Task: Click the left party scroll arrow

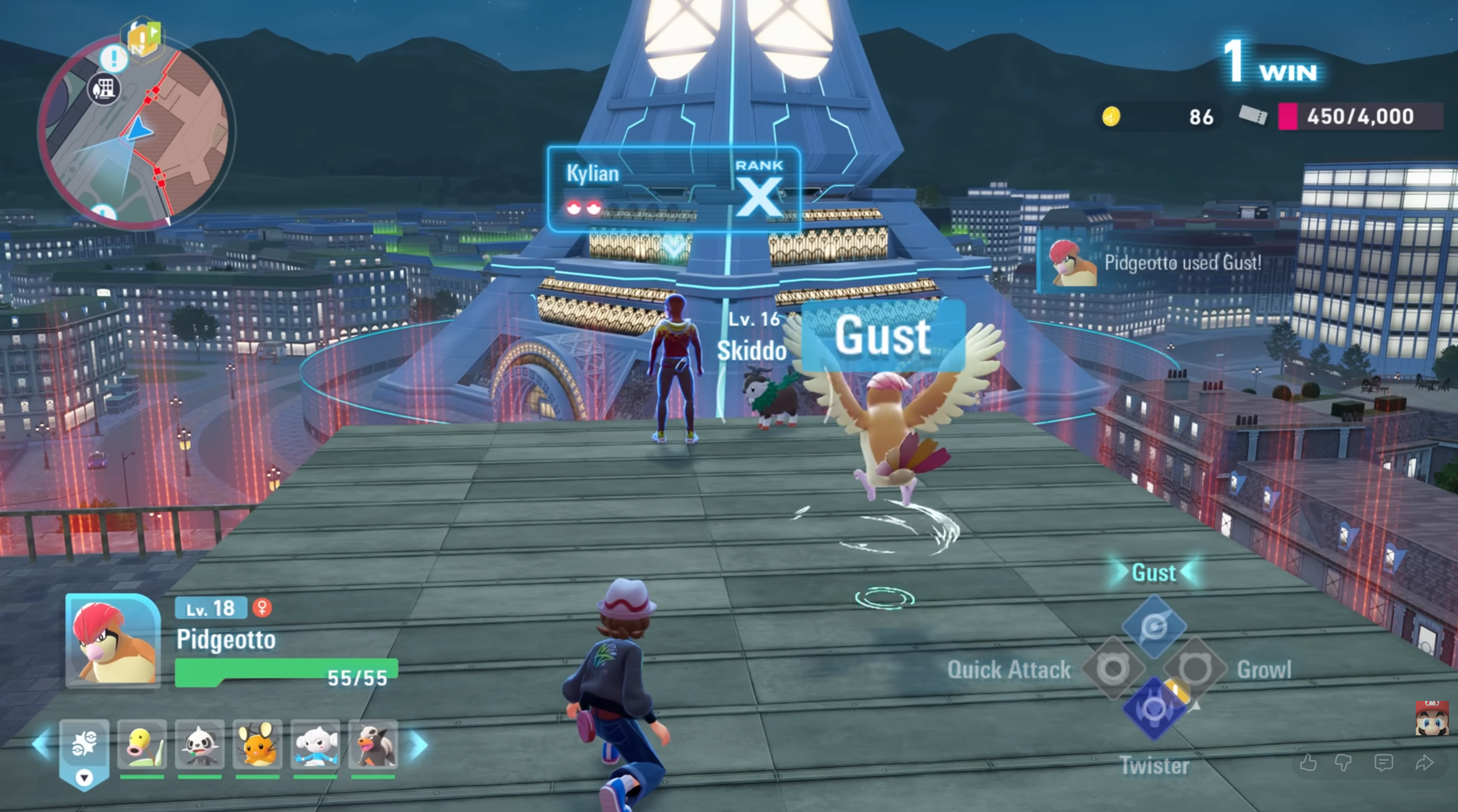Action: click(41, 744)
